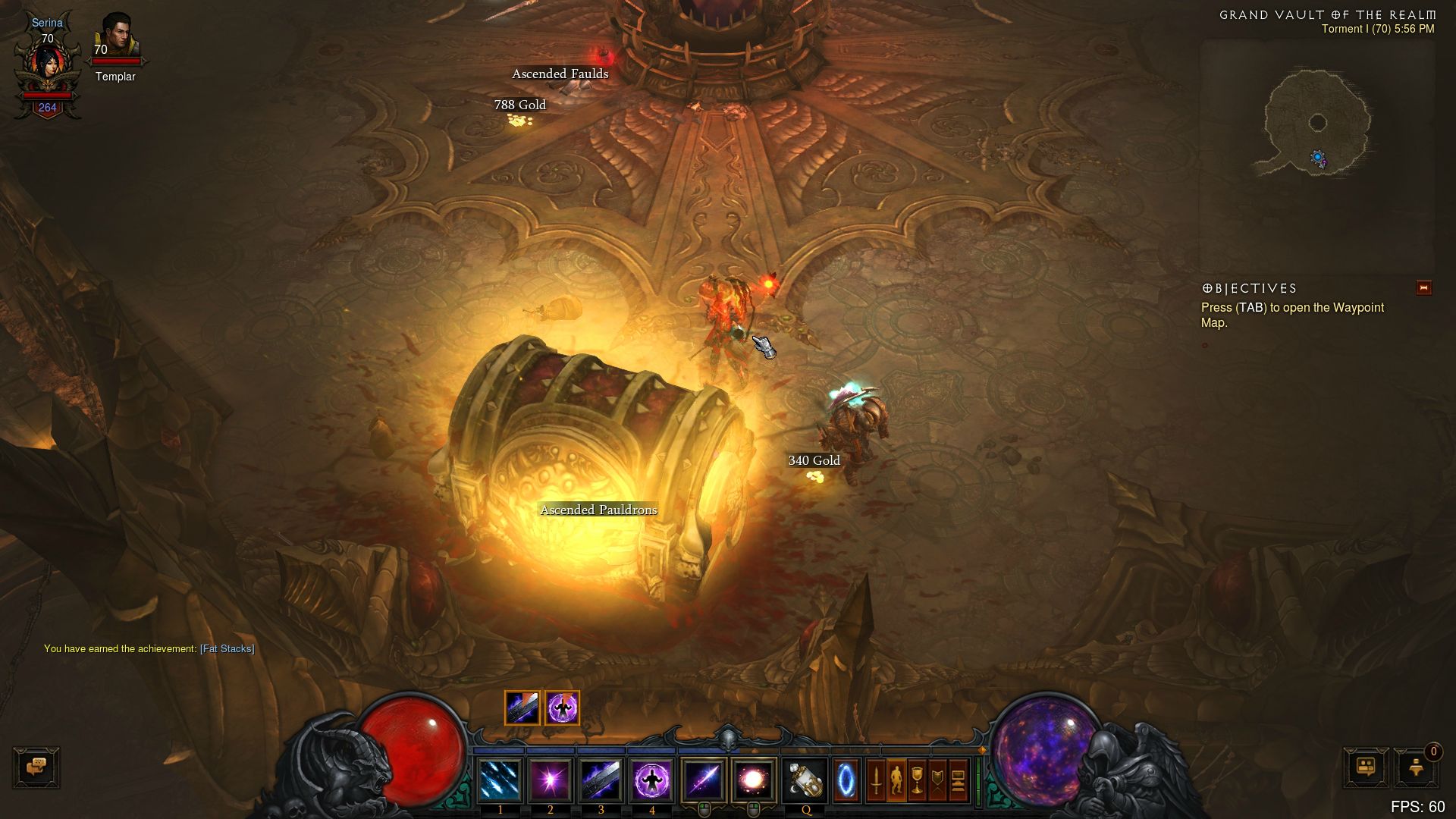This screenshot has height=819, width=1456.
Task: Select the Templar follower portrait
Action: pyautogui.click(x=115, y=36)
